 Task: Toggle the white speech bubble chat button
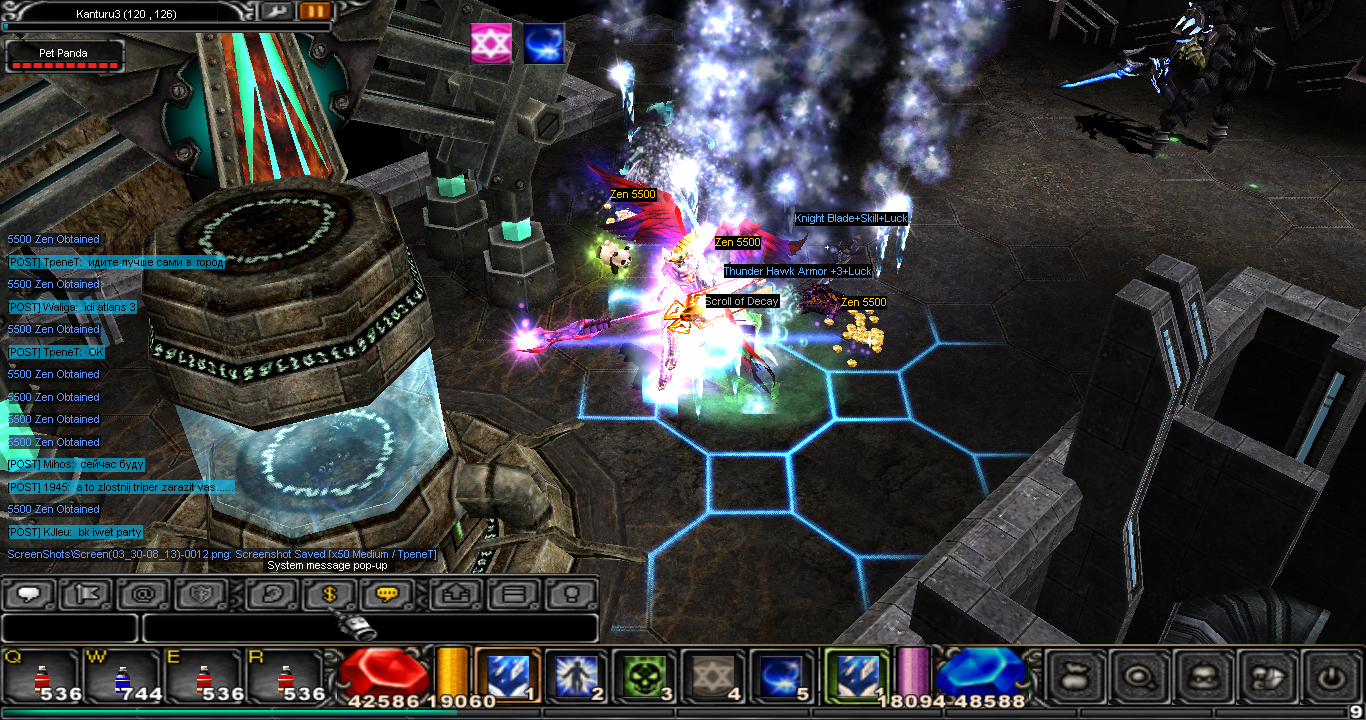29,594
